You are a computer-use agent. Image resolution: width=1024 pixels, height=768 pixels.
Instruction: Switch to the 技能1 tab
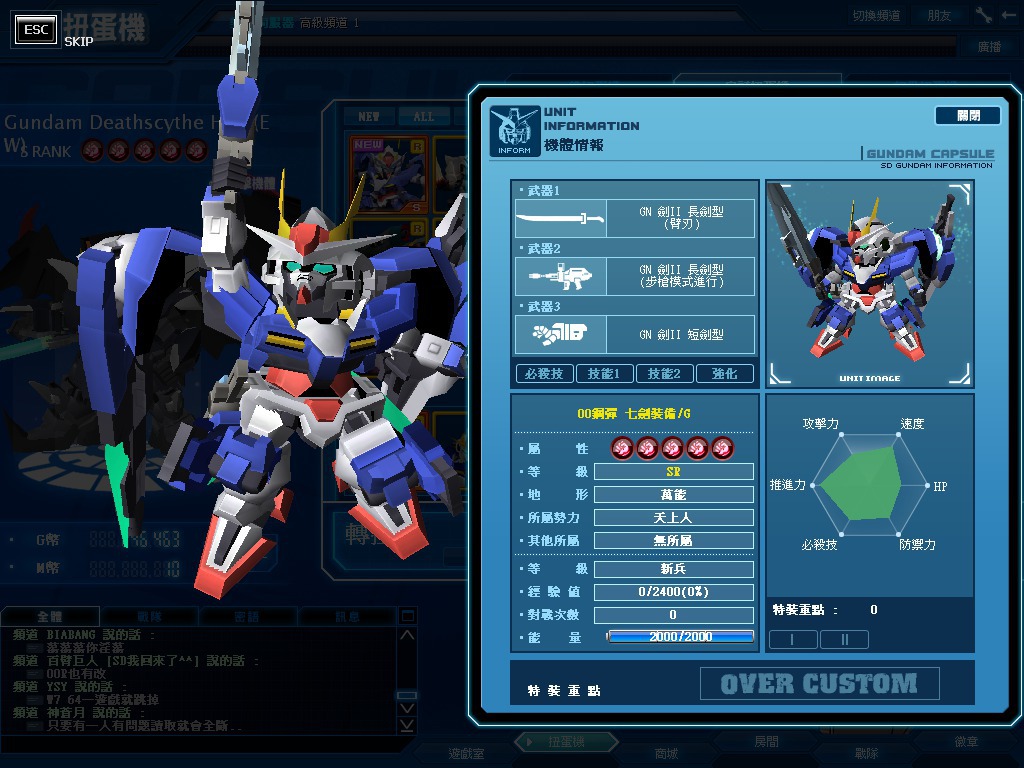click(604, 374)
